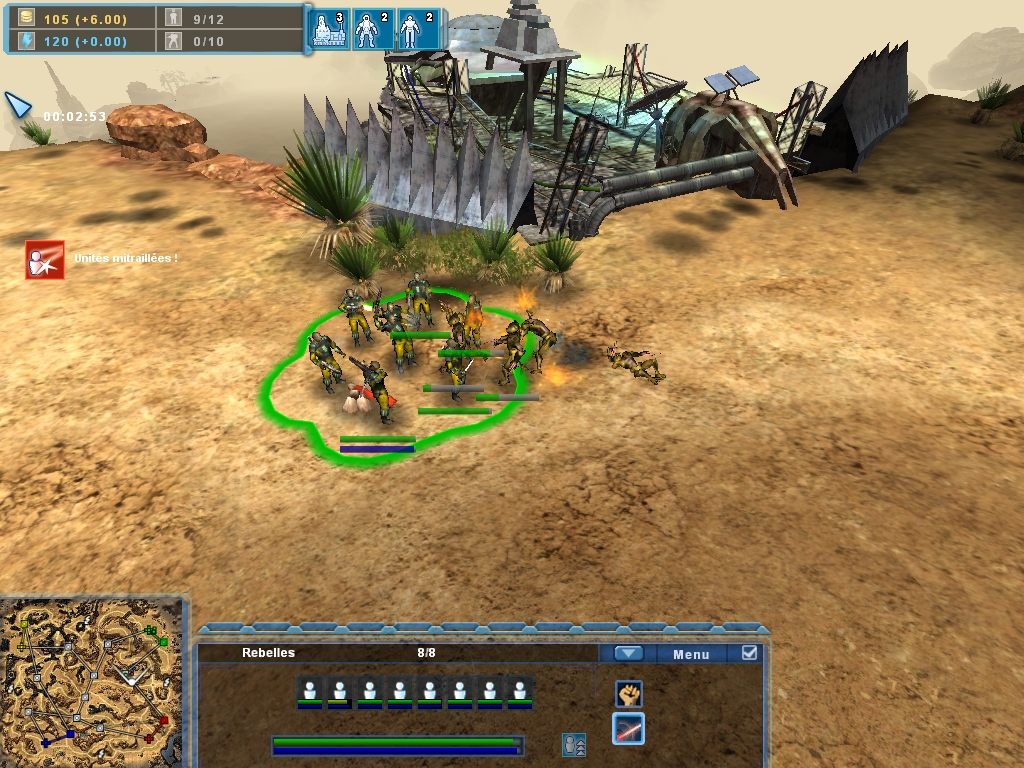Click the minimap
1024x768 pixels.
tap(92, 682)
